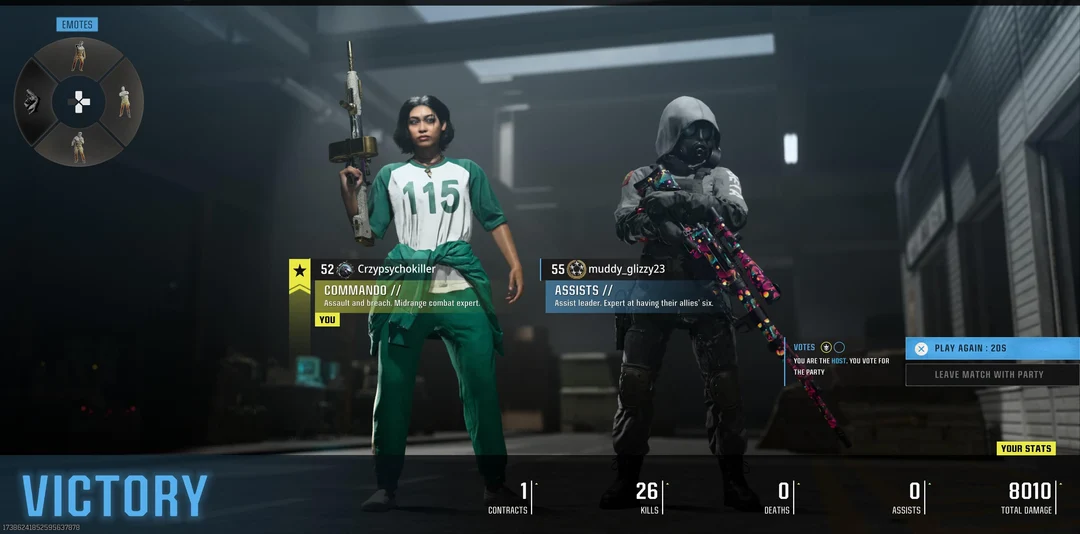Screen dimensions: 1080x534
Task: Use the hand gesture emote slot
Action: click(x=31, y=101)
